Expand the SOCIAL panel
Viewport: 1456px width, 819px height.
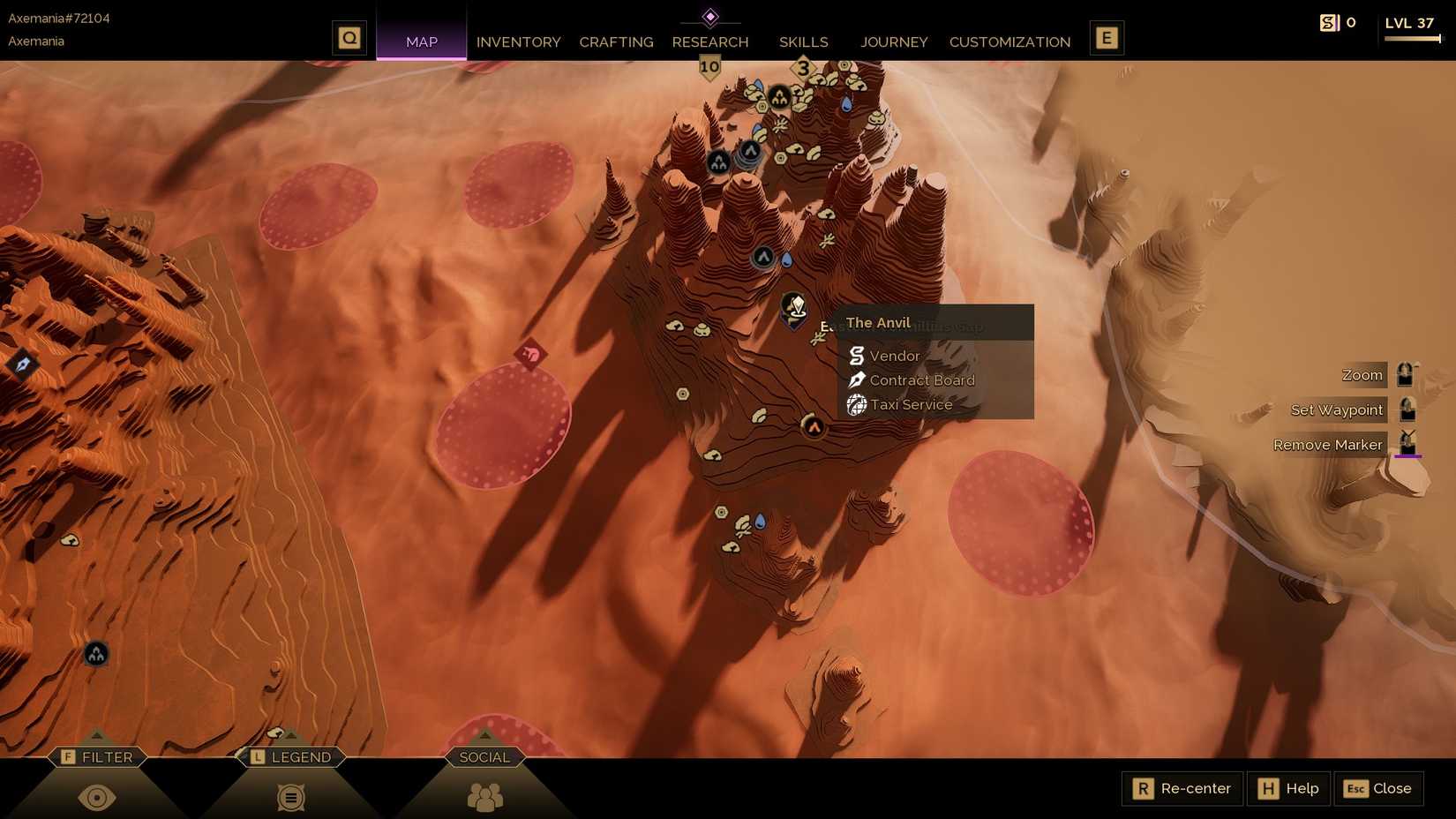click(484, 756)
